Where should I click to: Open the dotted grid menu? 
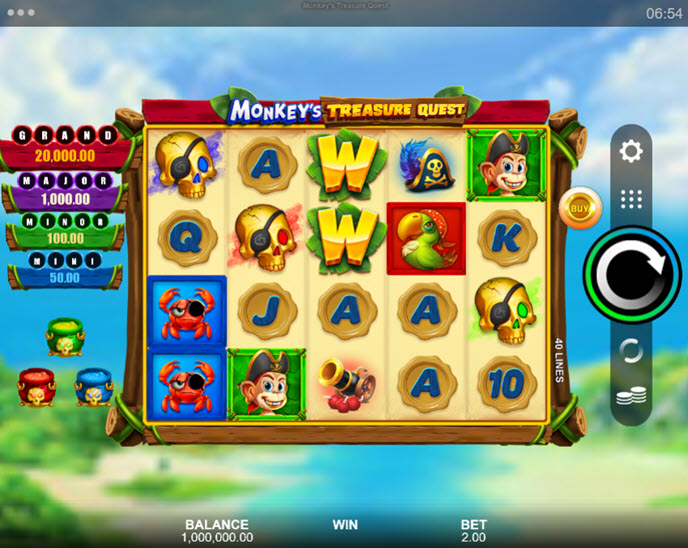click(631, 198)
